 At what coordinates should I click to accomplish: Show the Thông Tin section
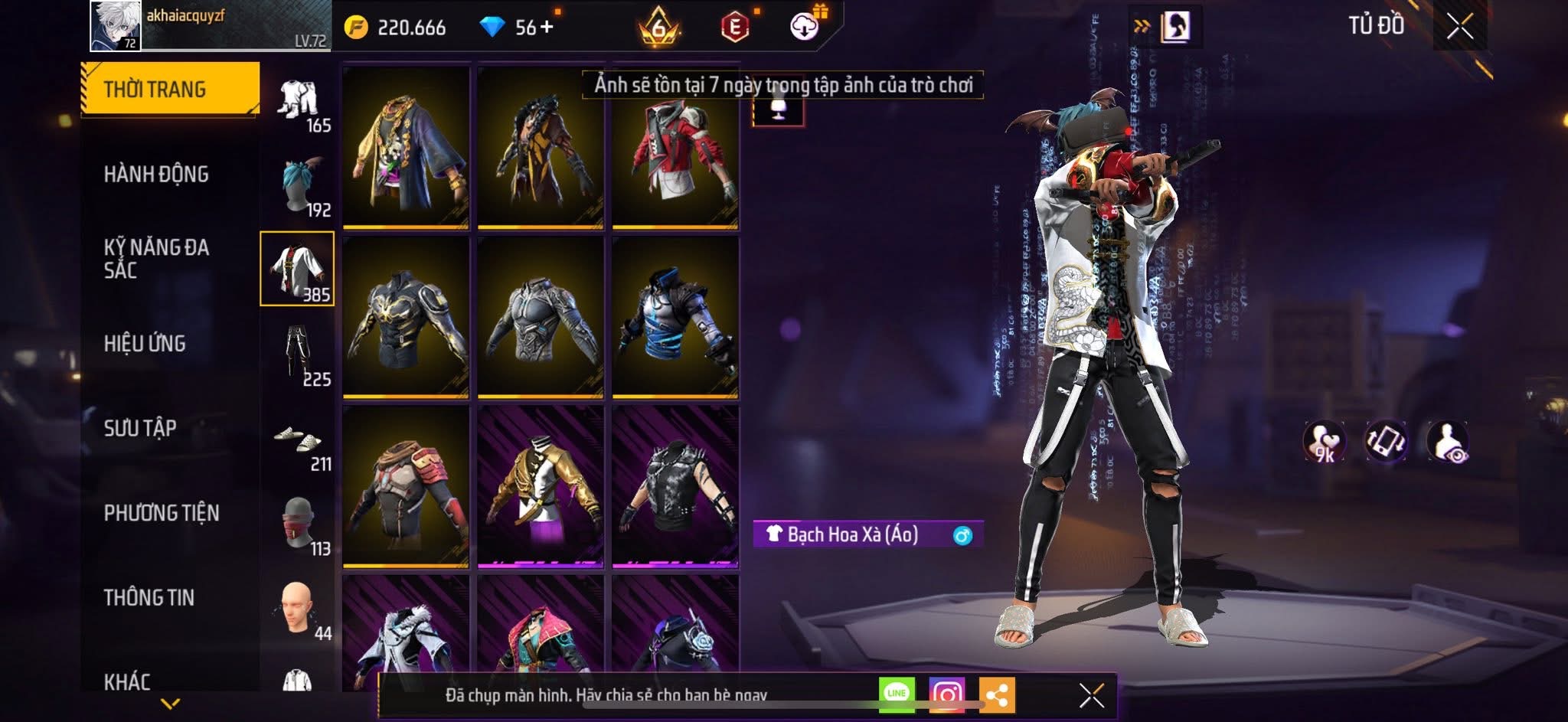(x=149, y=597)
